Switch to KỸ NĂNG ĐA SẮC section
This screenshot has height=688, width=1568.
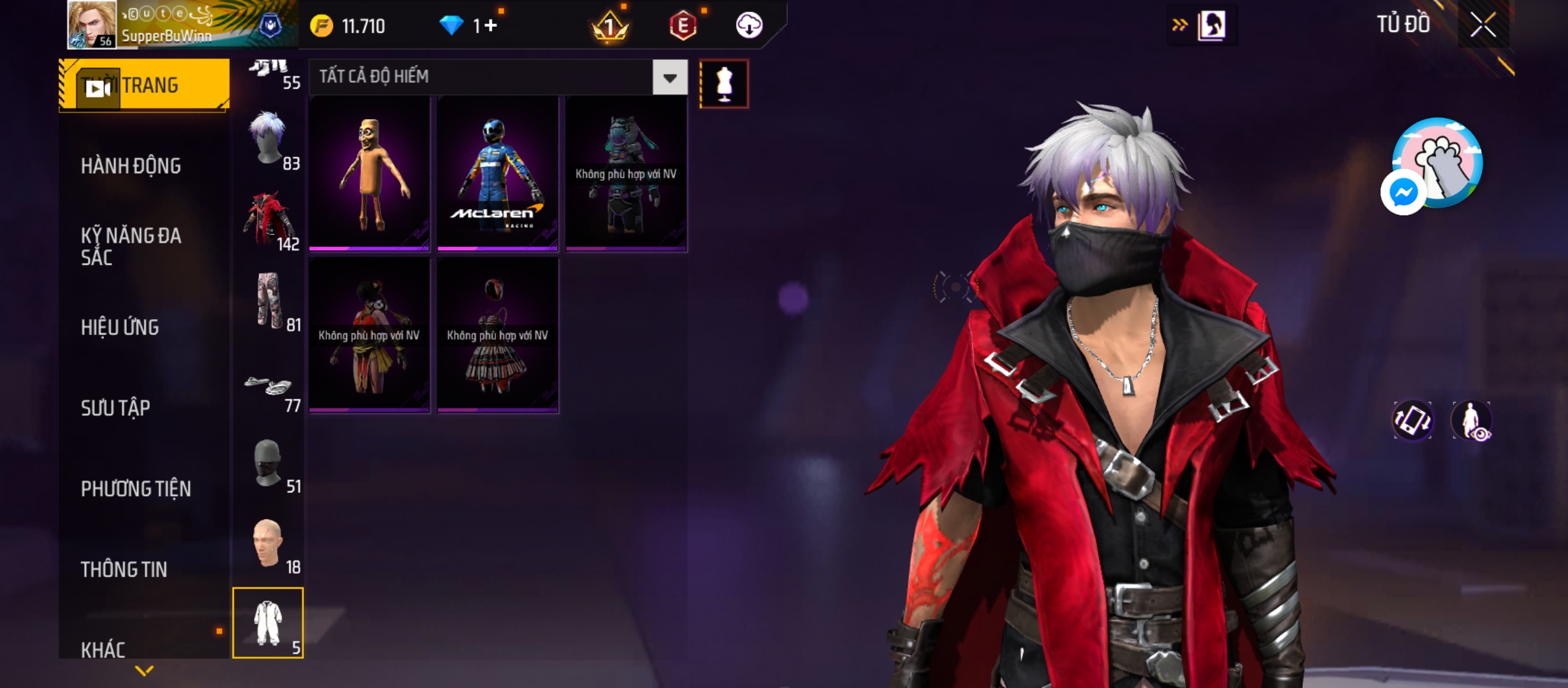pos(131,246)
